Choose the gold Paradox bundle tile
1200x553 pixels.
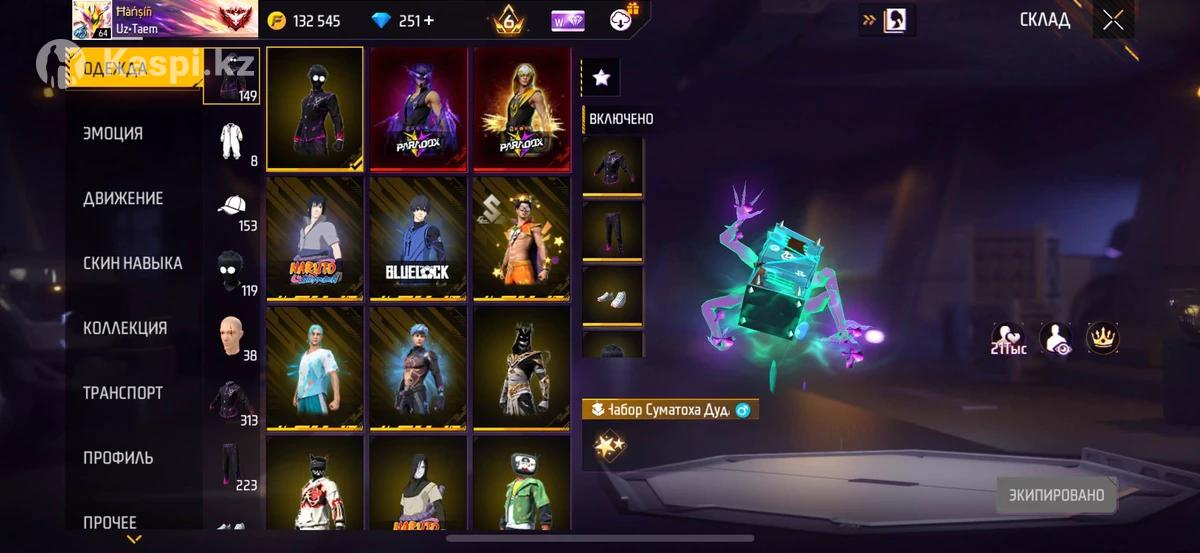(x=521, y=108)
